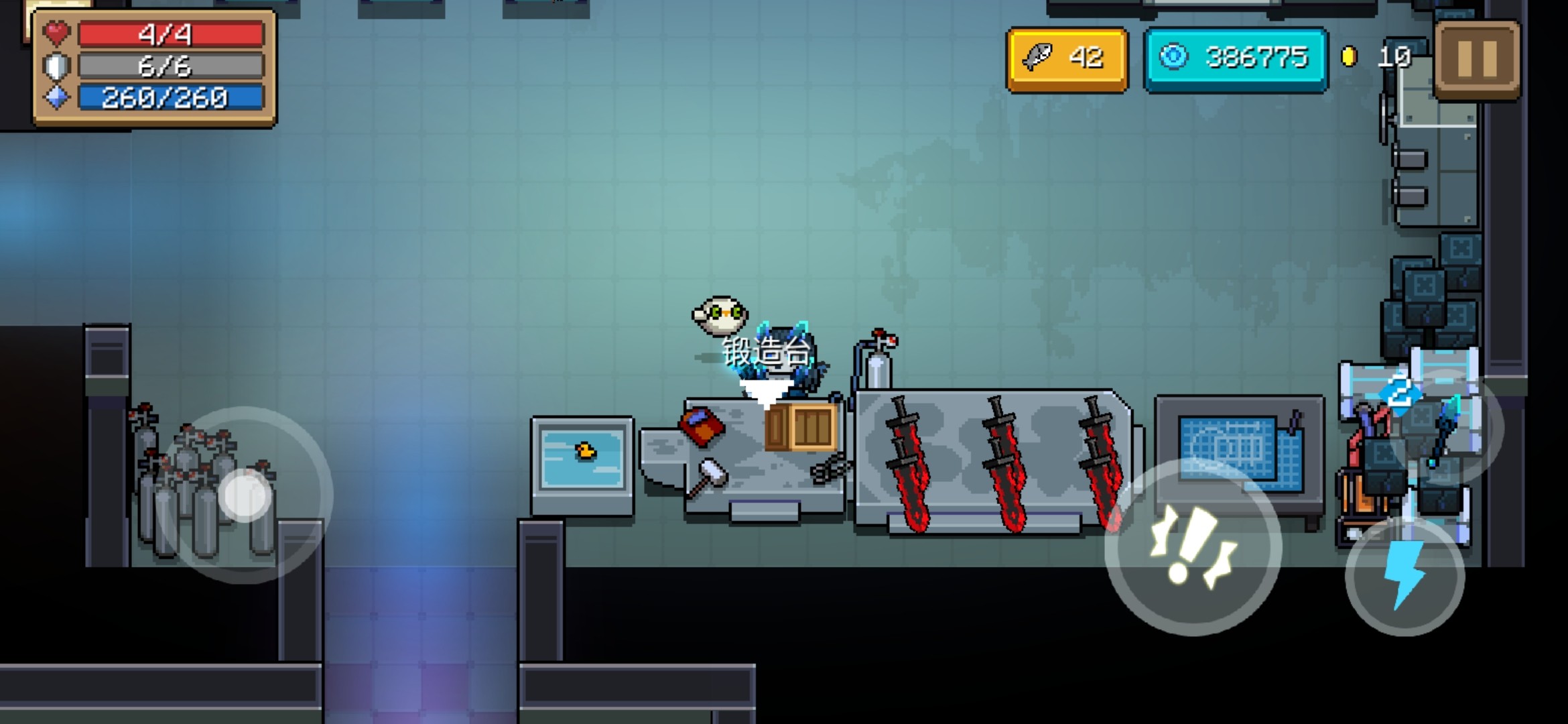This screenshot has height=724, width=1568.
Task: Tap the virtual joystick knob
Action: click(x=245, y=495)
